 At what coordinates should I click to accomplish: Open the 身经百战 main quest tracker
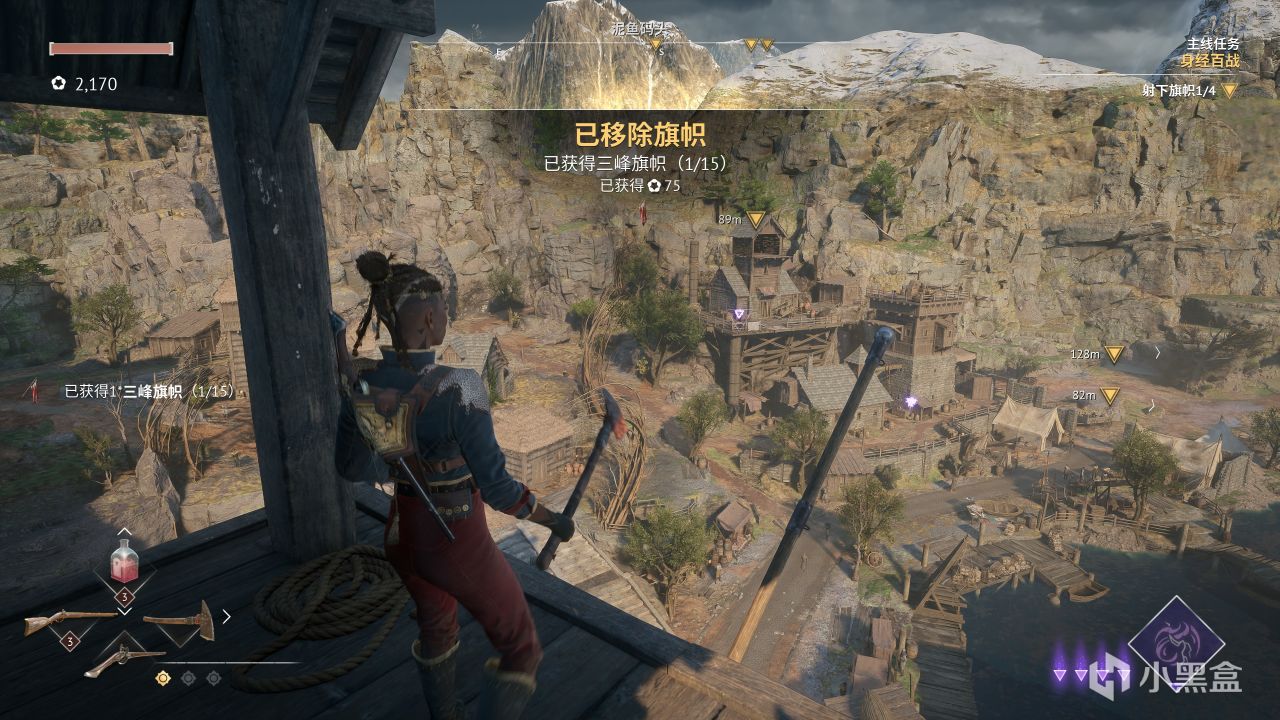pos(1209,61)
